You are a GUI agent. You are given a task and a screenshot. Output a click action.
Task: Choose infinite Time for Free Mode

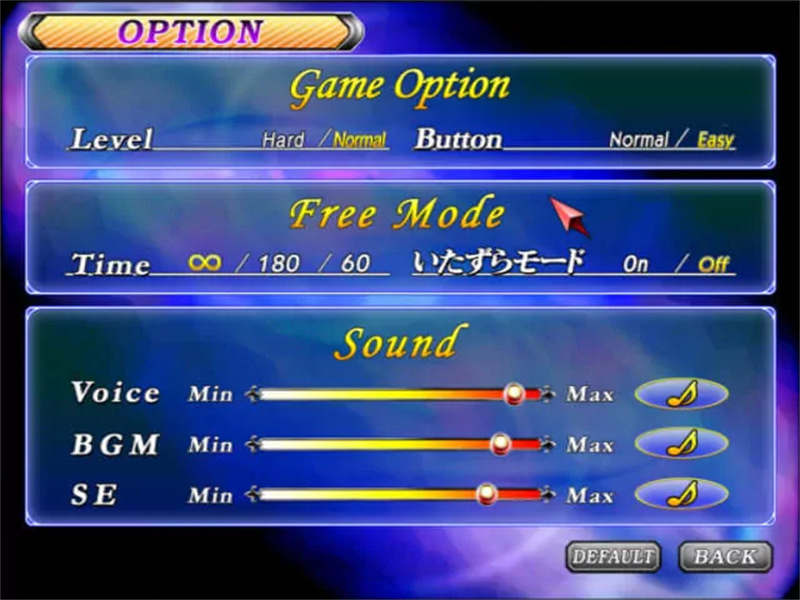tap(204, 263)
